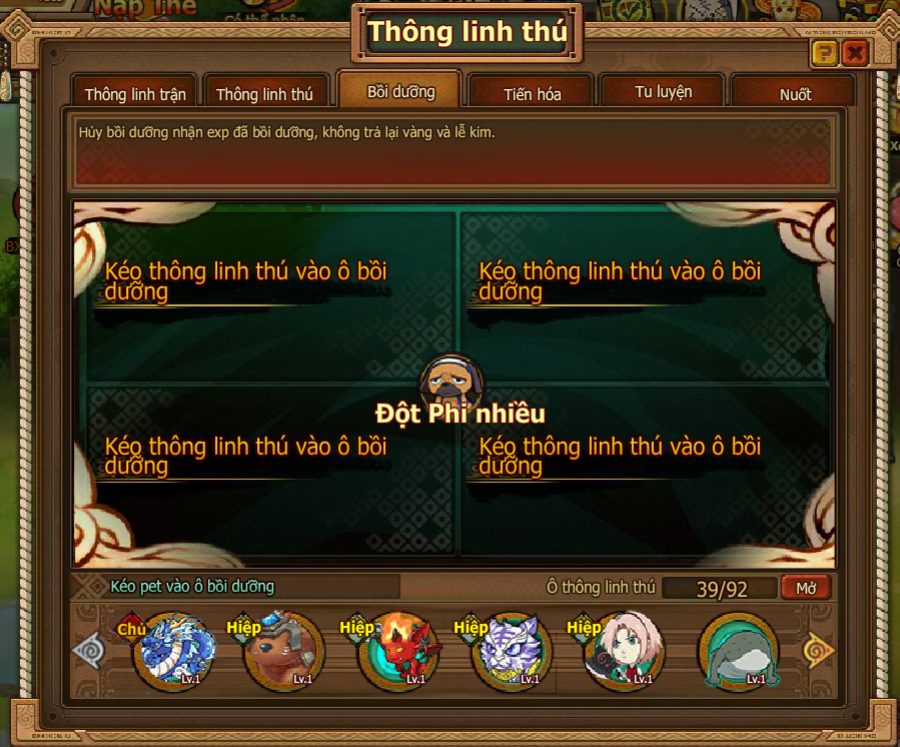The height and width of the screenshot is (747, 900).
Task: Choose the pink-haired girl pet
Action: tap(624, 652)
